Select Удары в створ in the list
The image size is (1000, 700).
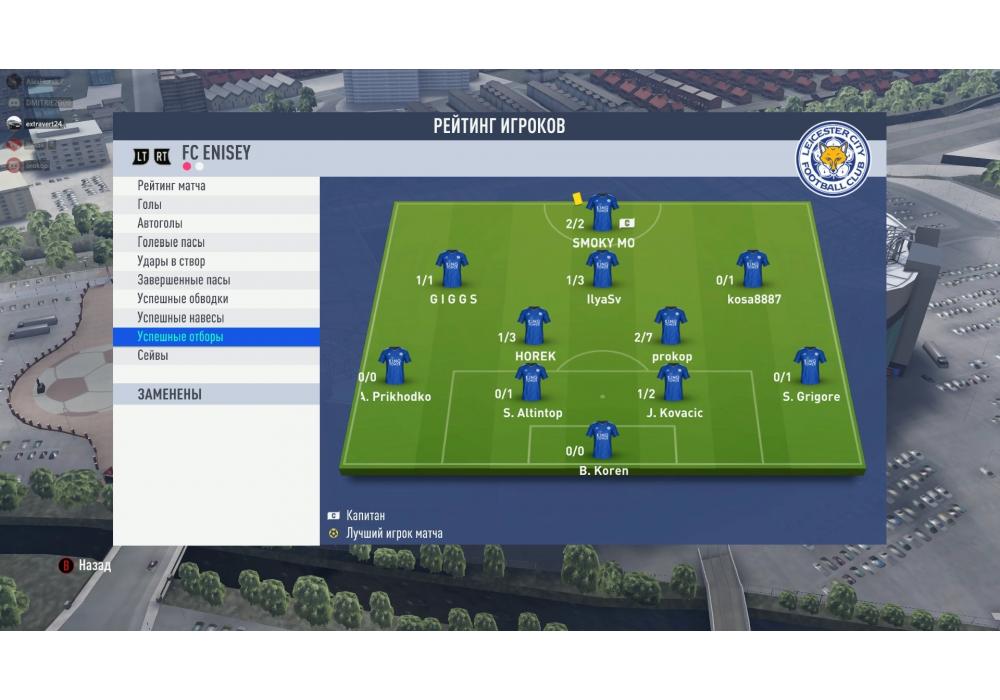[216, 262]
